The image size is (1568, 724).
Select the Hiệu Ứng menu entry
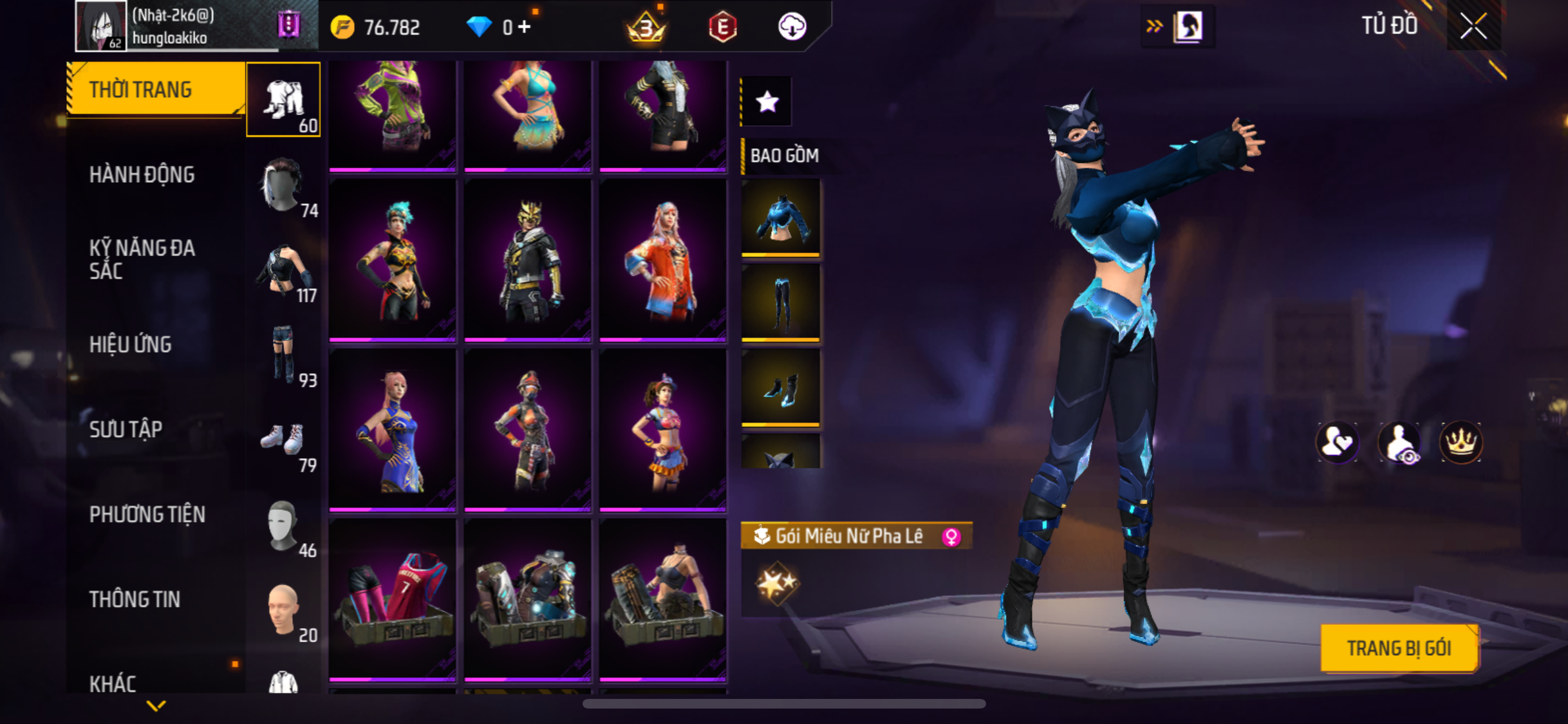point(131,345)
